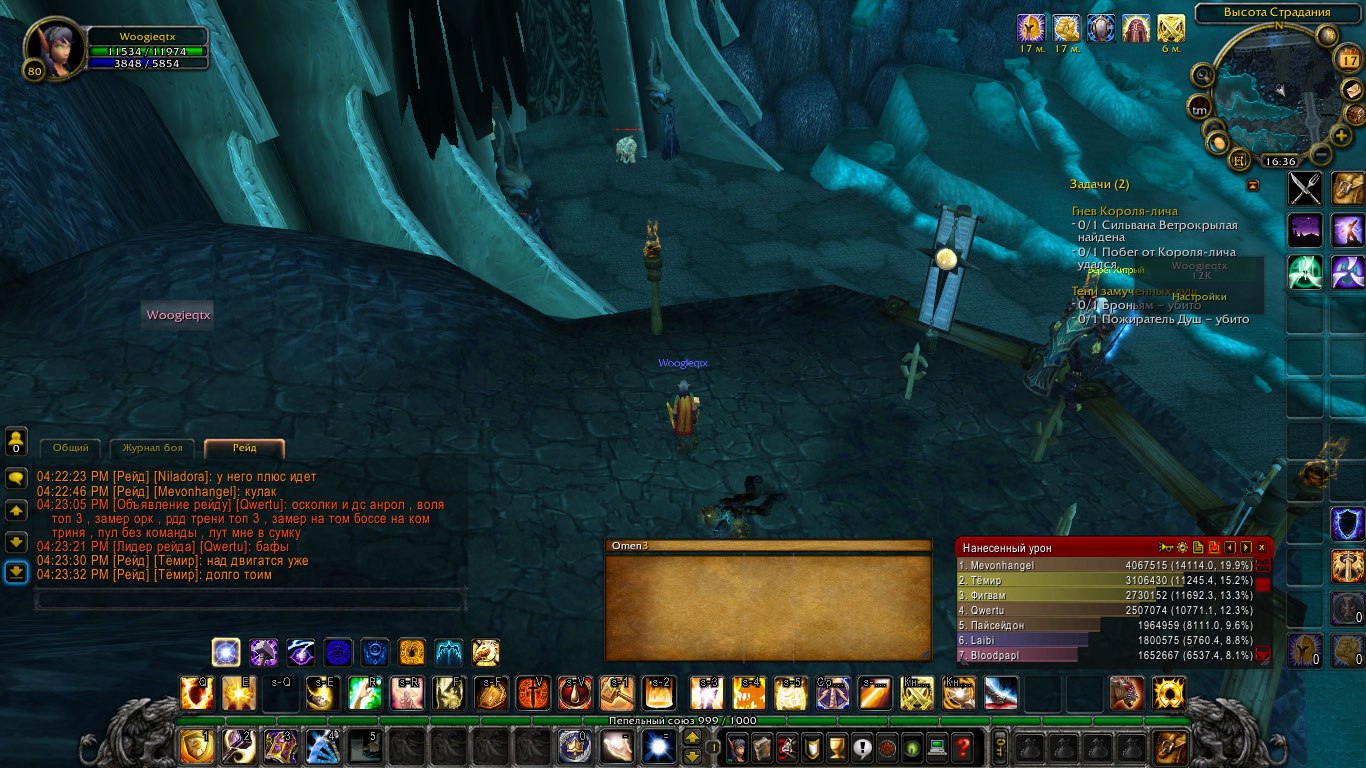Screen dimensions: 1366x768
Task: Select the Гнев Короля-лича quest title
Action: click(x=1124, y=211)
